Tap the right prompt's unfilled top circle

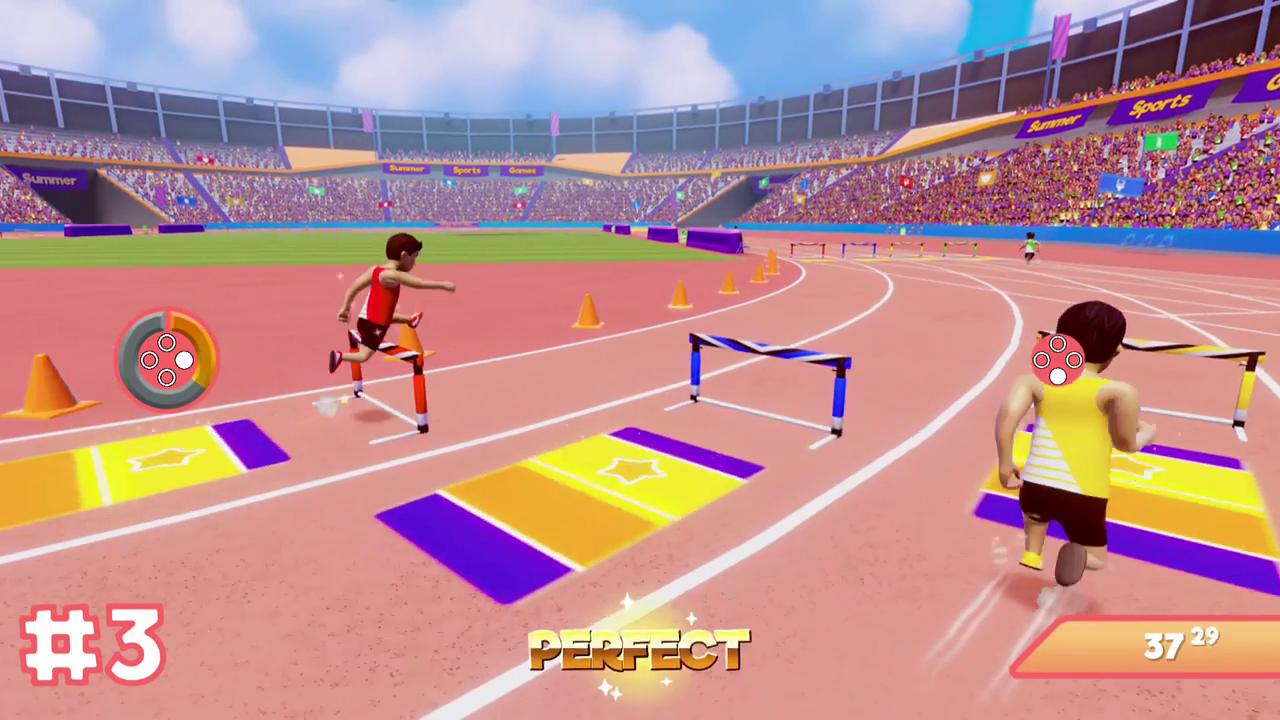pyautogui.click(x=1058, y=343)
